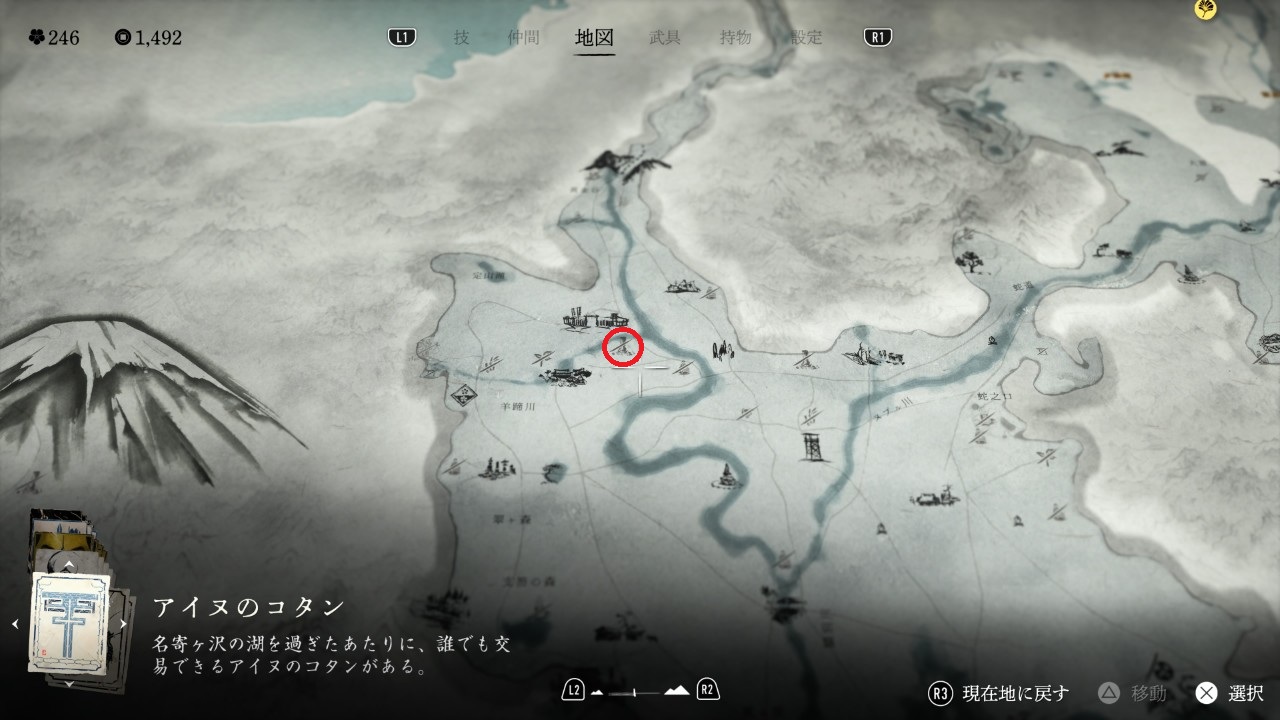Click the card stack's left arrow
The width and height of the screenshot is (1280, 720).
tap(14, 624)
